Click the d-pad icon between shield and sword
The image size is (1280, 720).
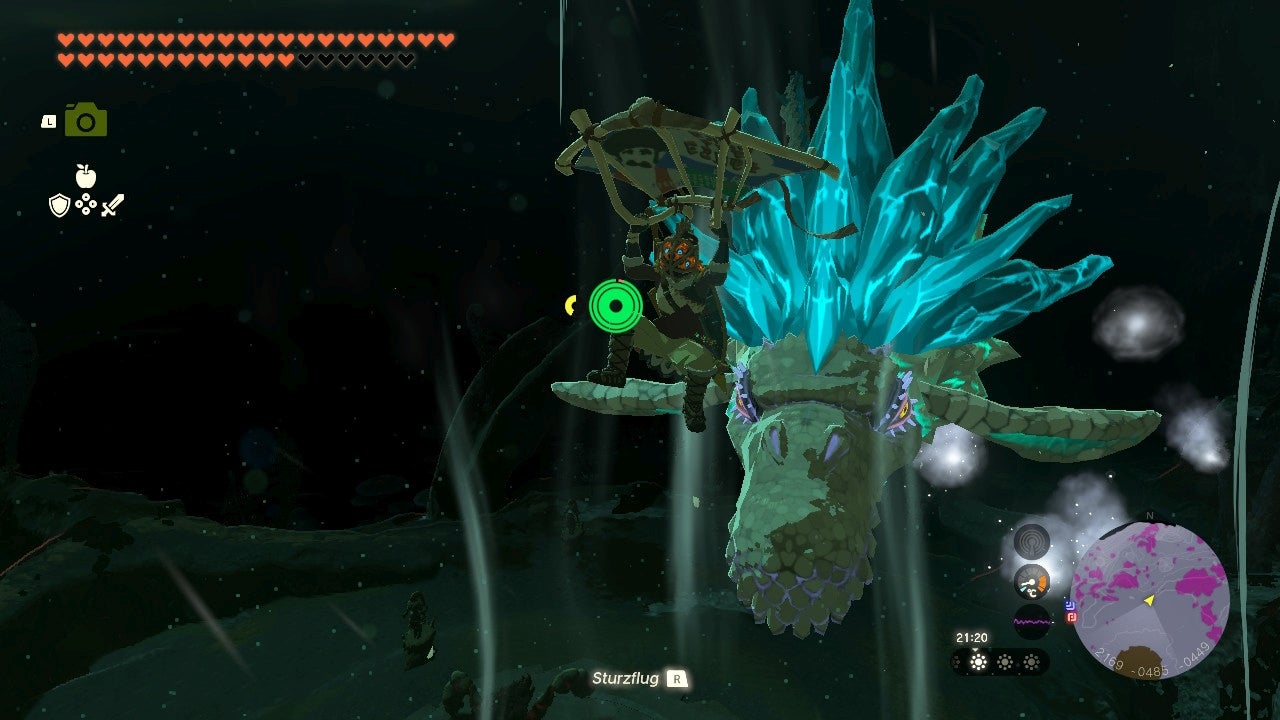click(86, 204)
